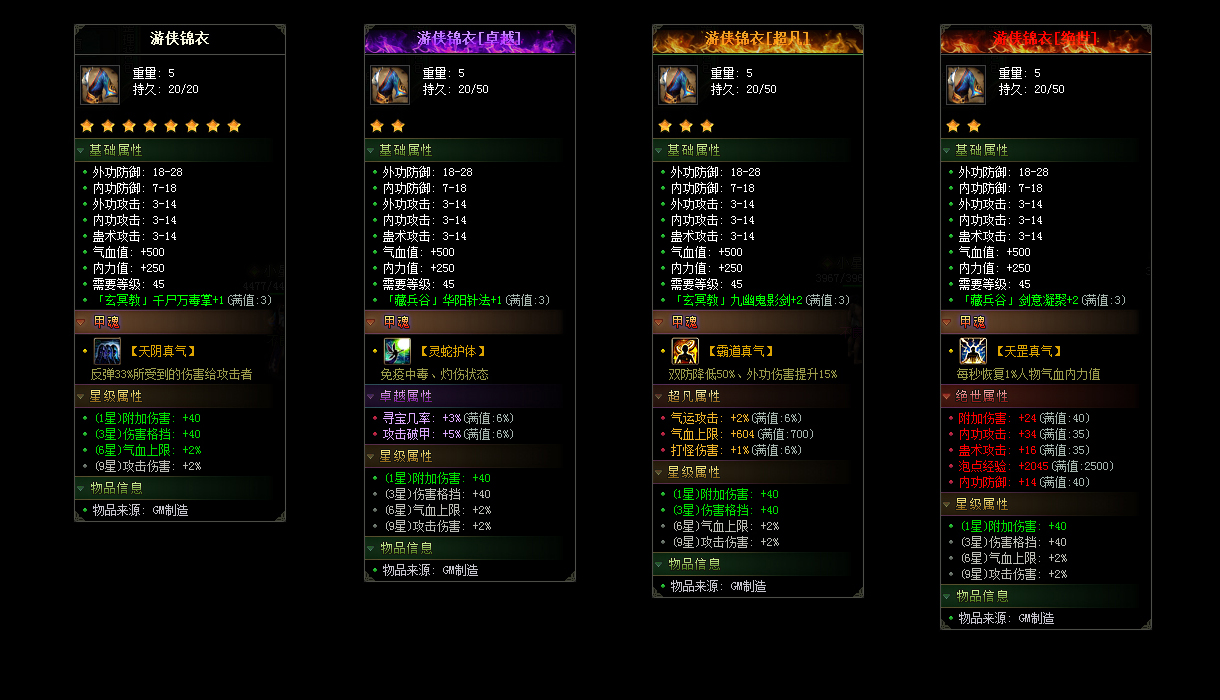Collapse the 超凡属性 section header
Screen dimensions: 1220x700
693,396
